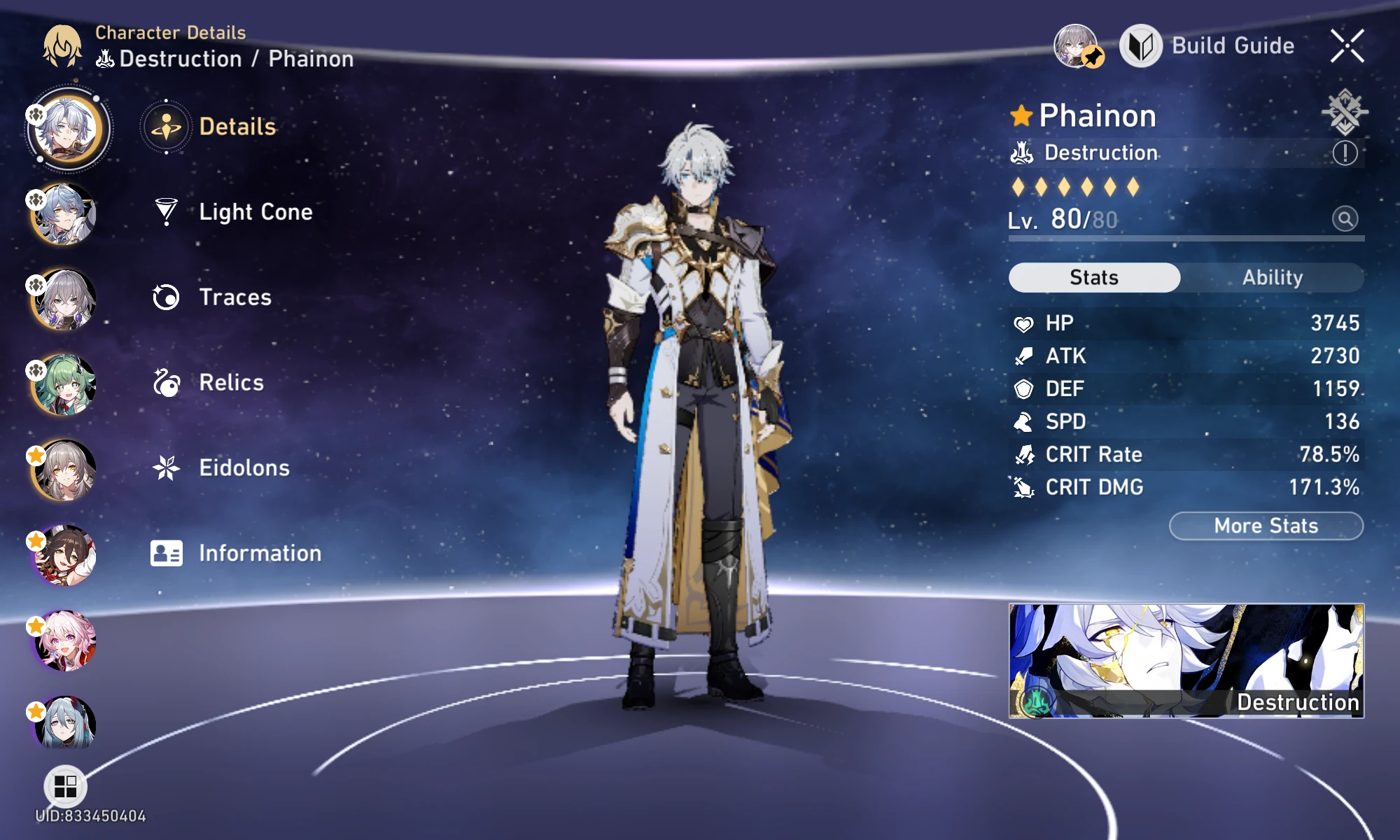
Task: Select the green-haired character portrait
Action: [64, 385]
